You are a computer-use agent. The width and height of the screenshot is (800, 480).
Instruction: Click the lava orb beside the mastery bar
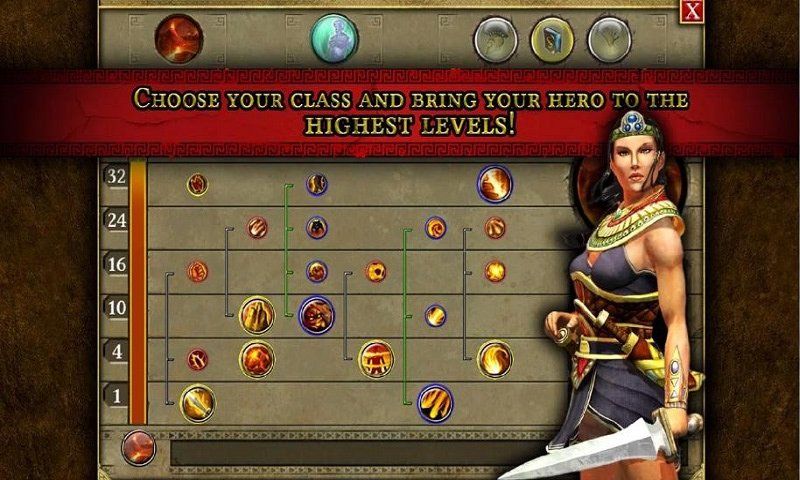click(x=138, y=447)
